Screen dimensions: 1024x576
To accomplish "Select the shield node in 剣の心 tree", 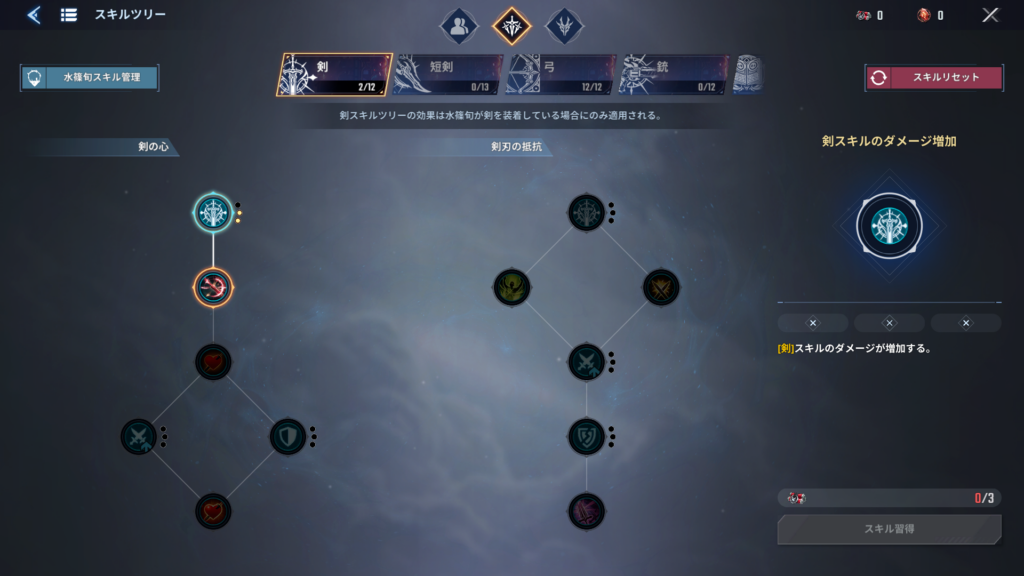I will pyautogui.click(x=288, y=437).
